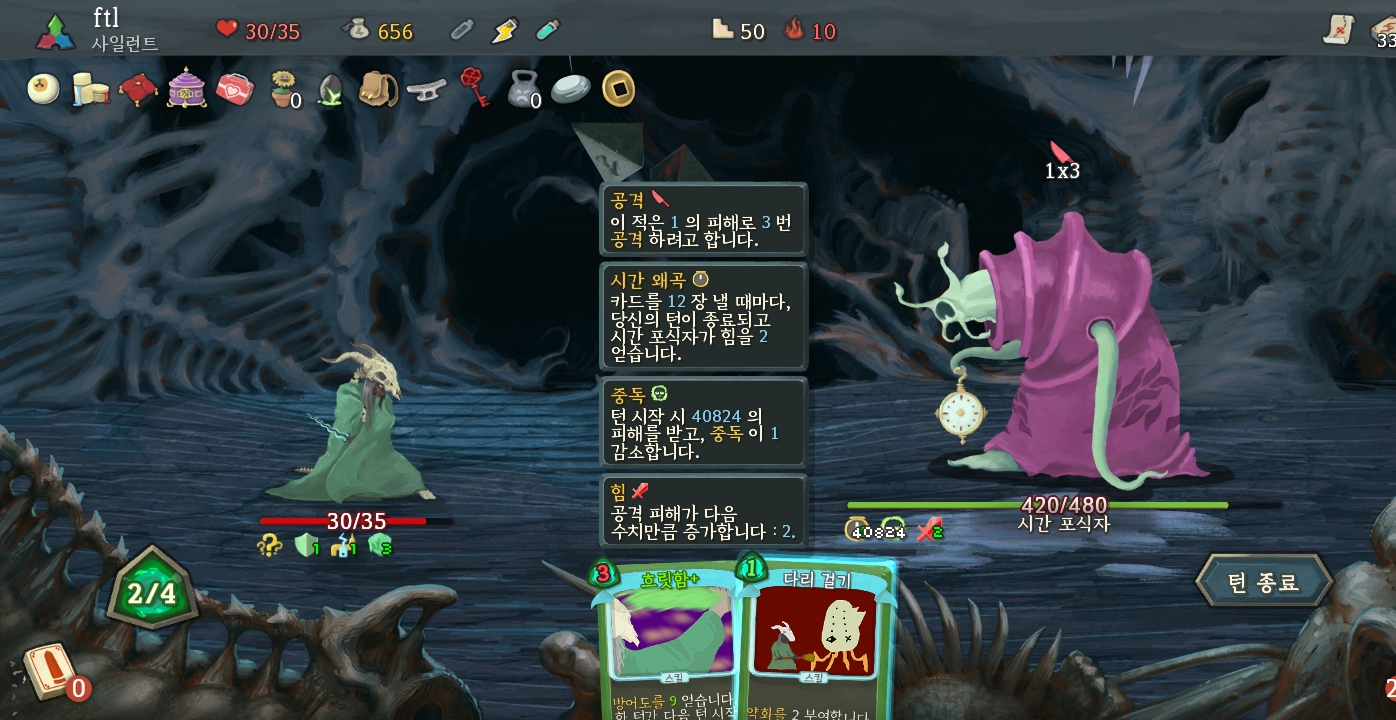Click the ascension triangle emblem
The width and height of the screenshot is (1396, 720).
[x=56, y=32]
